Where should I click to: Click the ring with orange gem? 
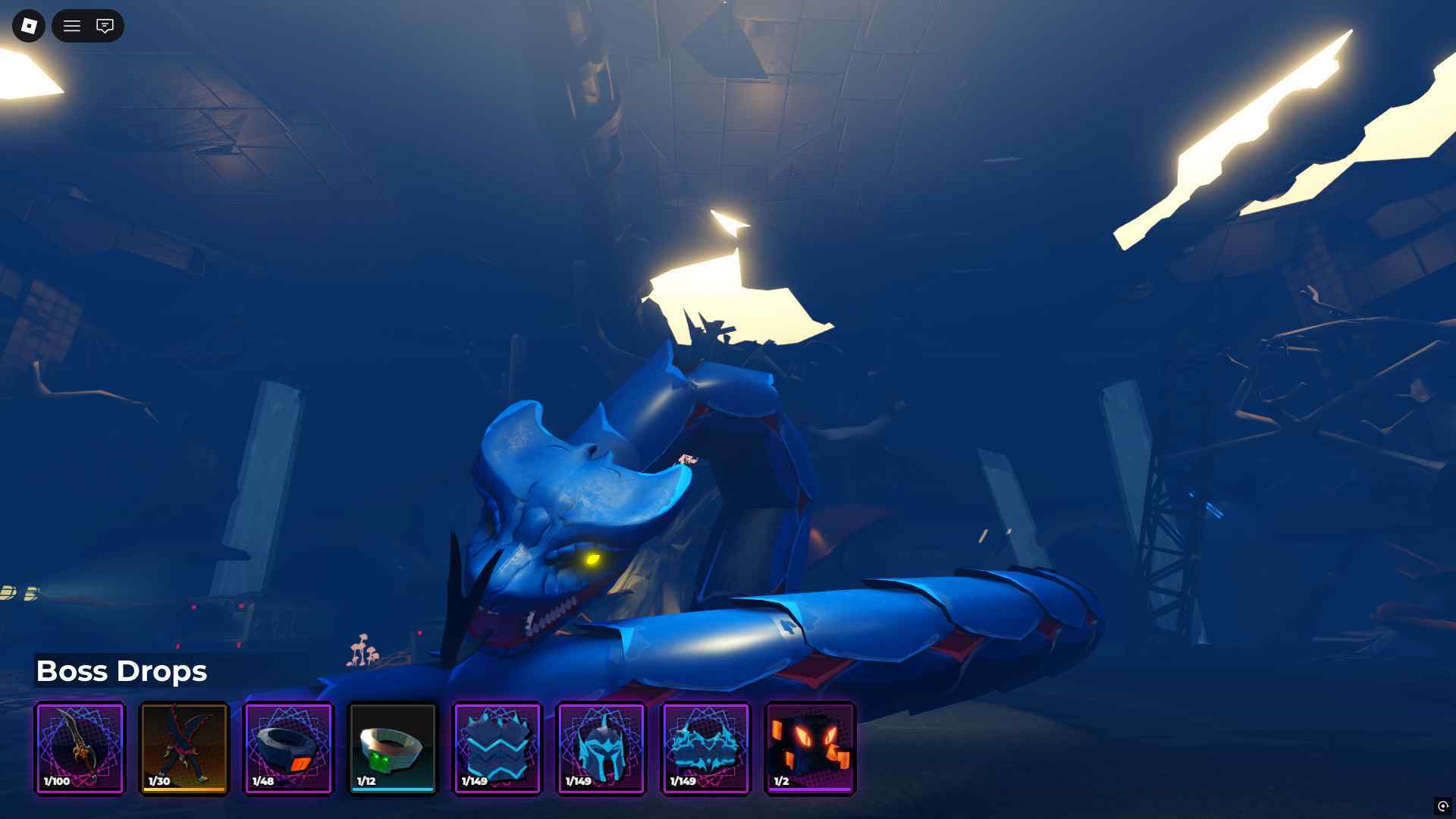coord(288,748)
